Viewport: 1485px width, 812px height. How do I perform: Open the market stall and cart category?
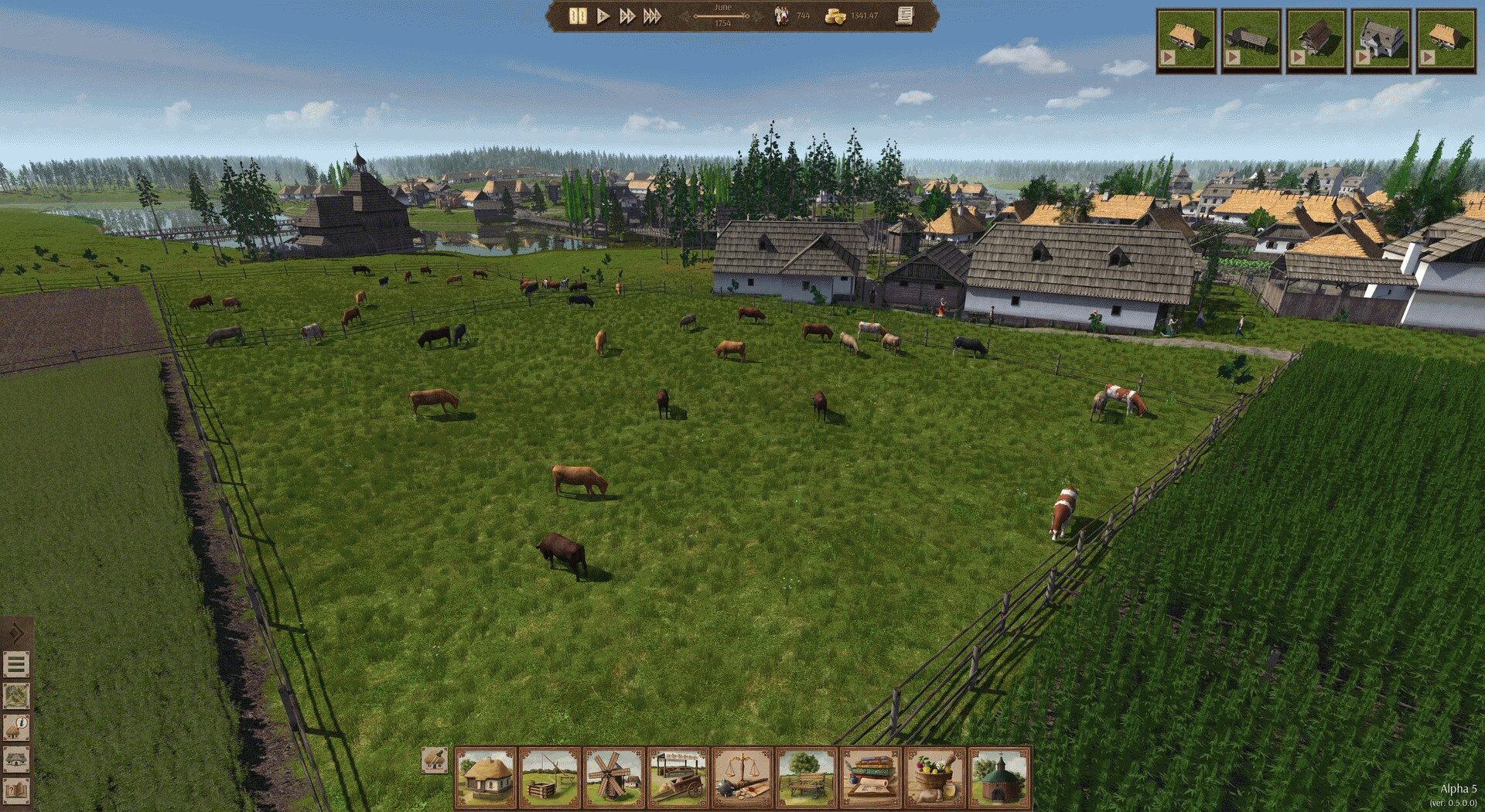[678, 776]
